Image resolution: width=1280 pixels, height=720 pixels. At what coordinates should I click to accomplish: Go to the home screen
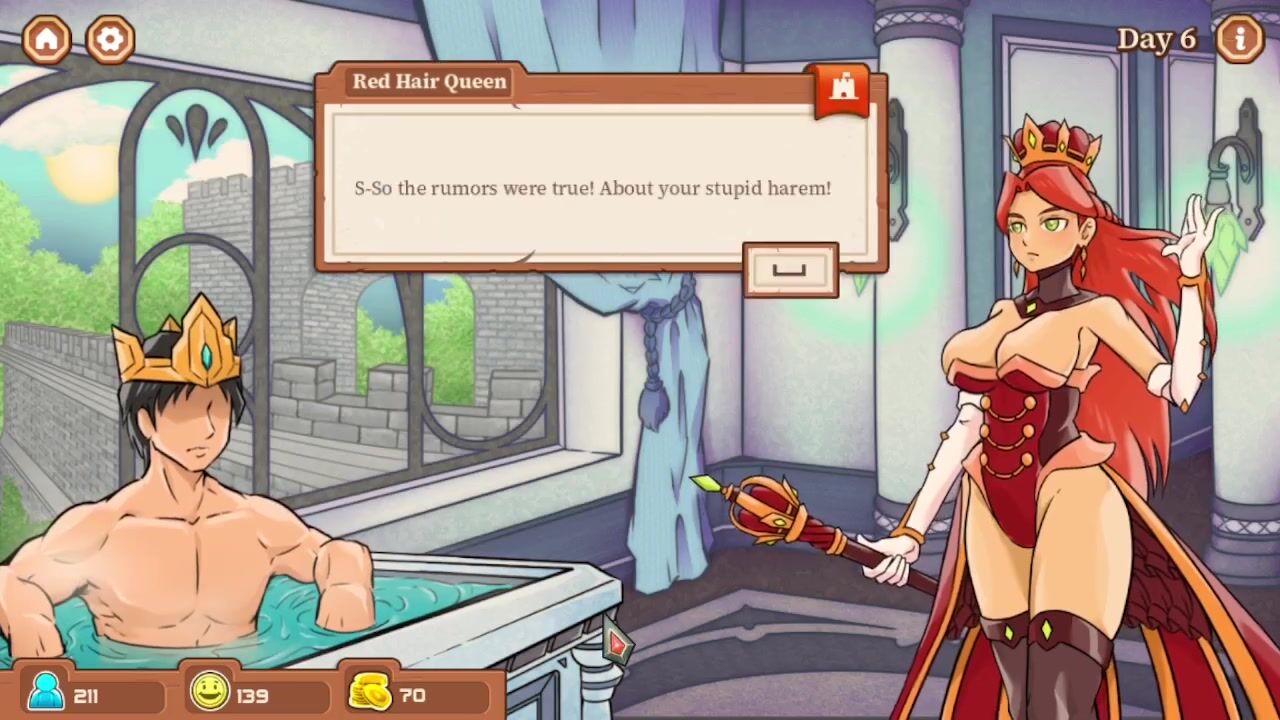pos(47,39)
